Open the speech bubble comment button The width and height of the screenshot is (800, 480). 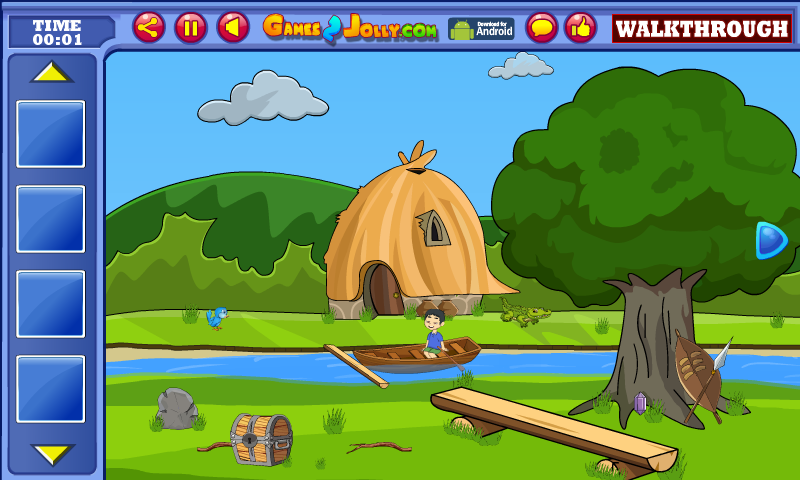coord(541,27)
